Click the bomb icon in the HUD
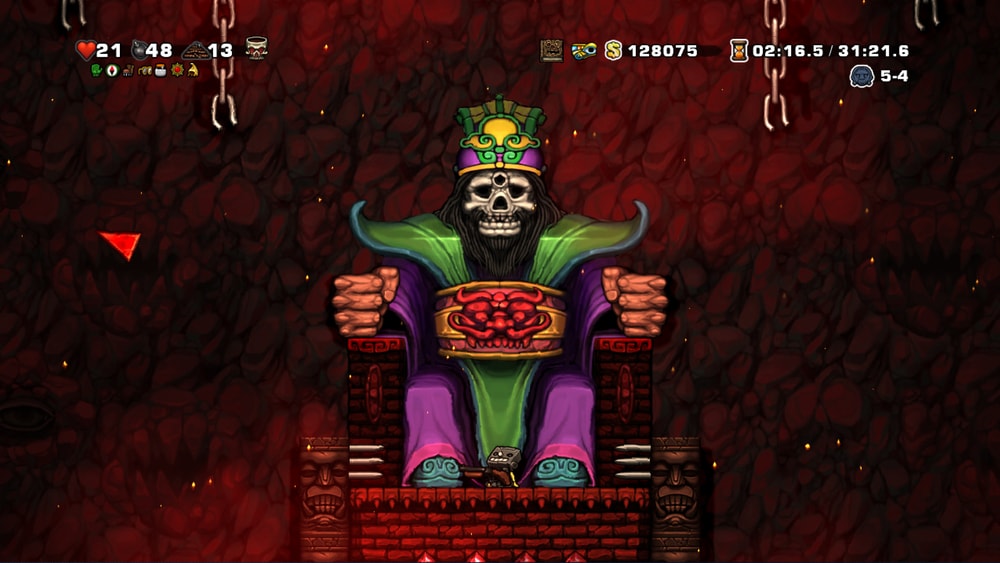This screenshot has width=1000, height=563. tap(138, 49)
